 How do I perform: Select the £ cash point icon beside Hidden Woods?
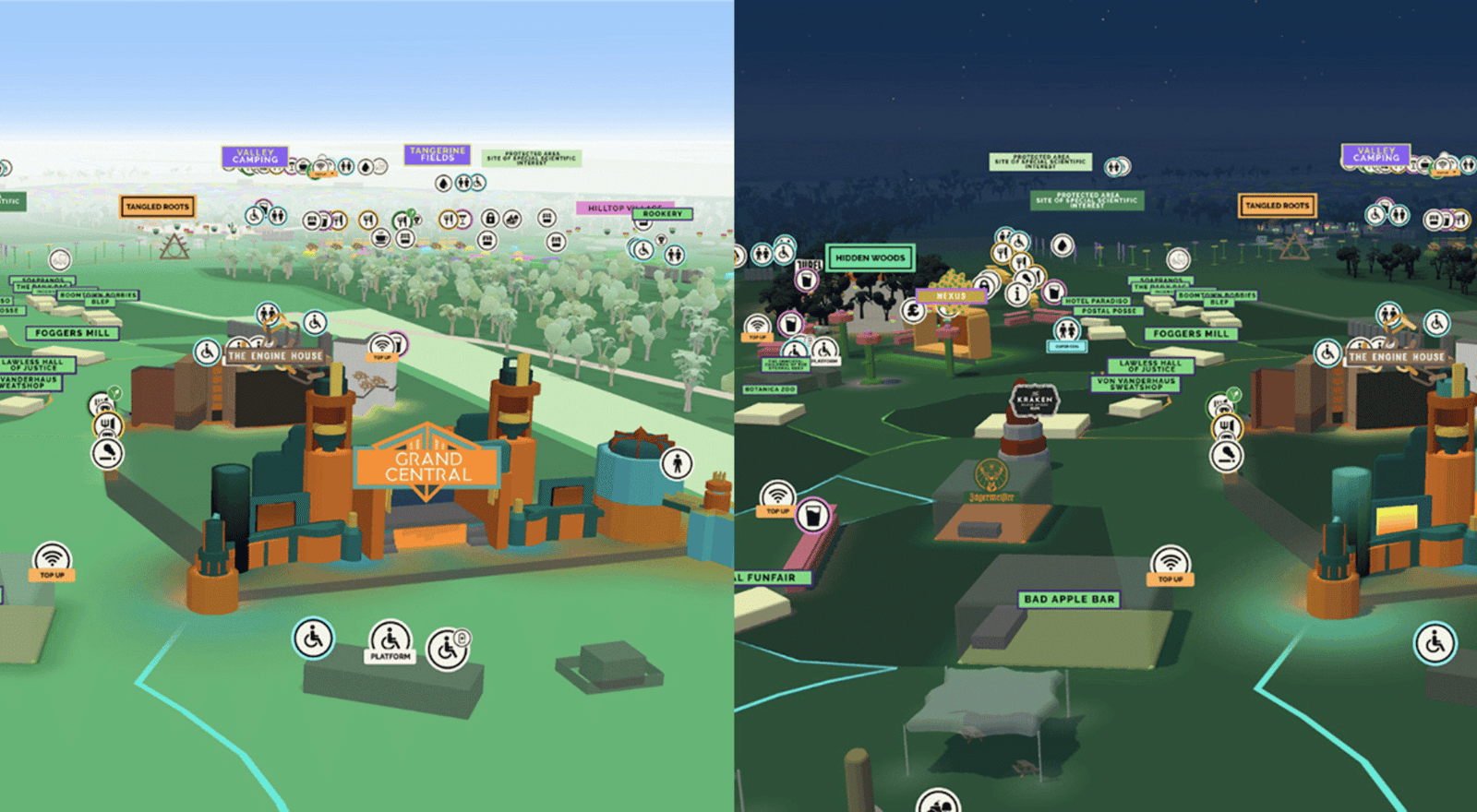point(912,312)
